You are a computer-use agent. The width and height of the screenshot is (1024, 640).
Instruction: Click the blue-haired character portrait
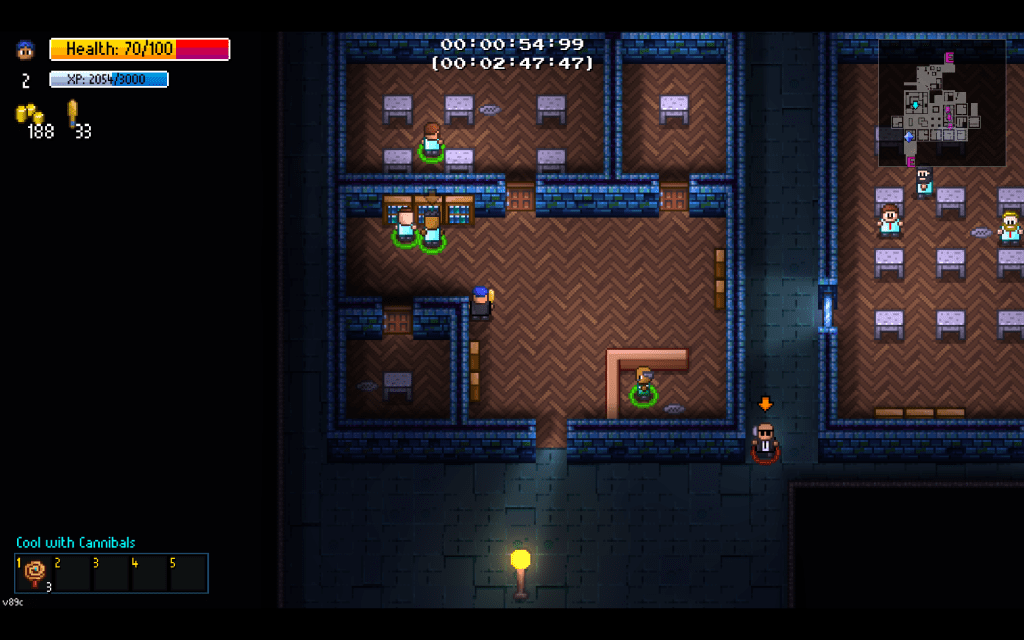(x=25, y=49)
